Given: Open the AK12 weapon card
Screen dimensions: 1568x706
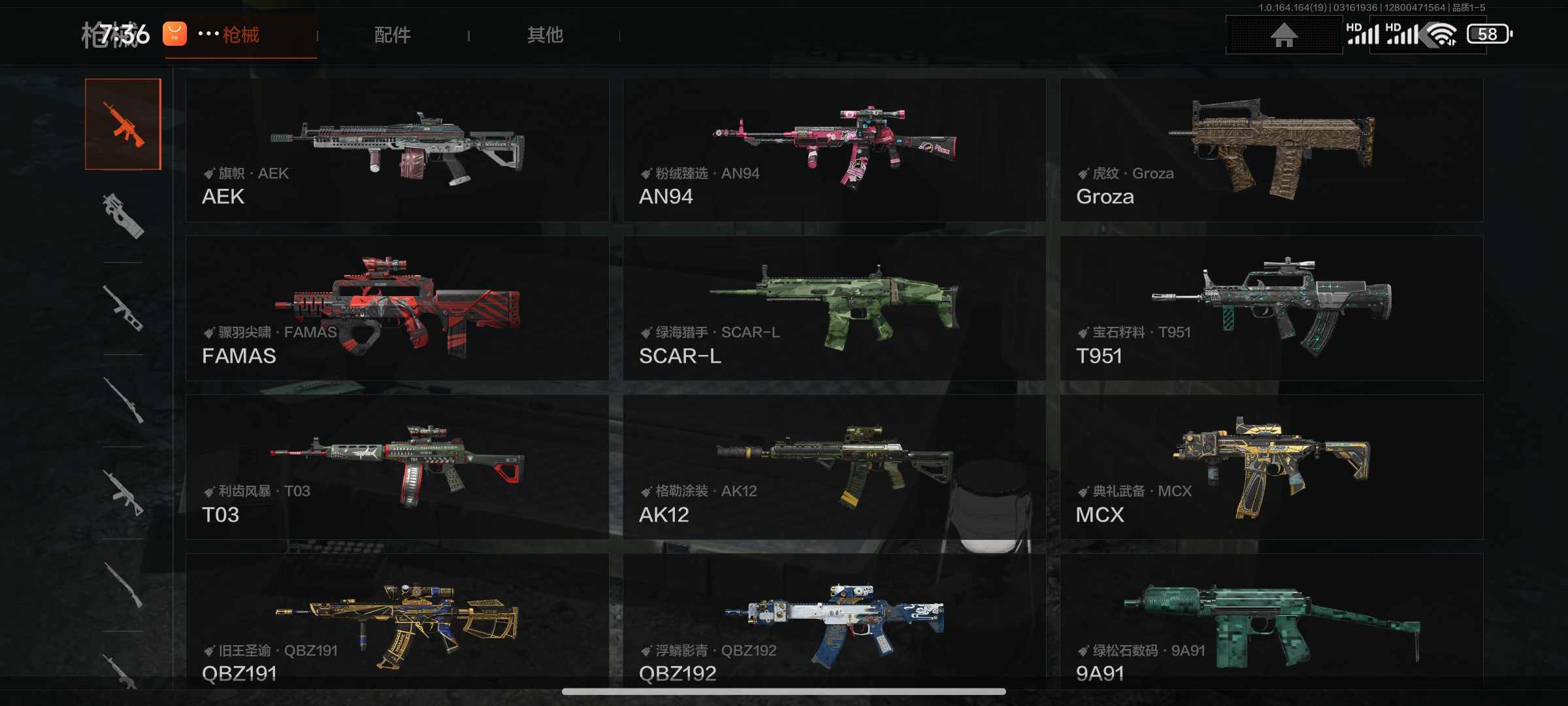Looking at the screenshot, I should point(834,467).
